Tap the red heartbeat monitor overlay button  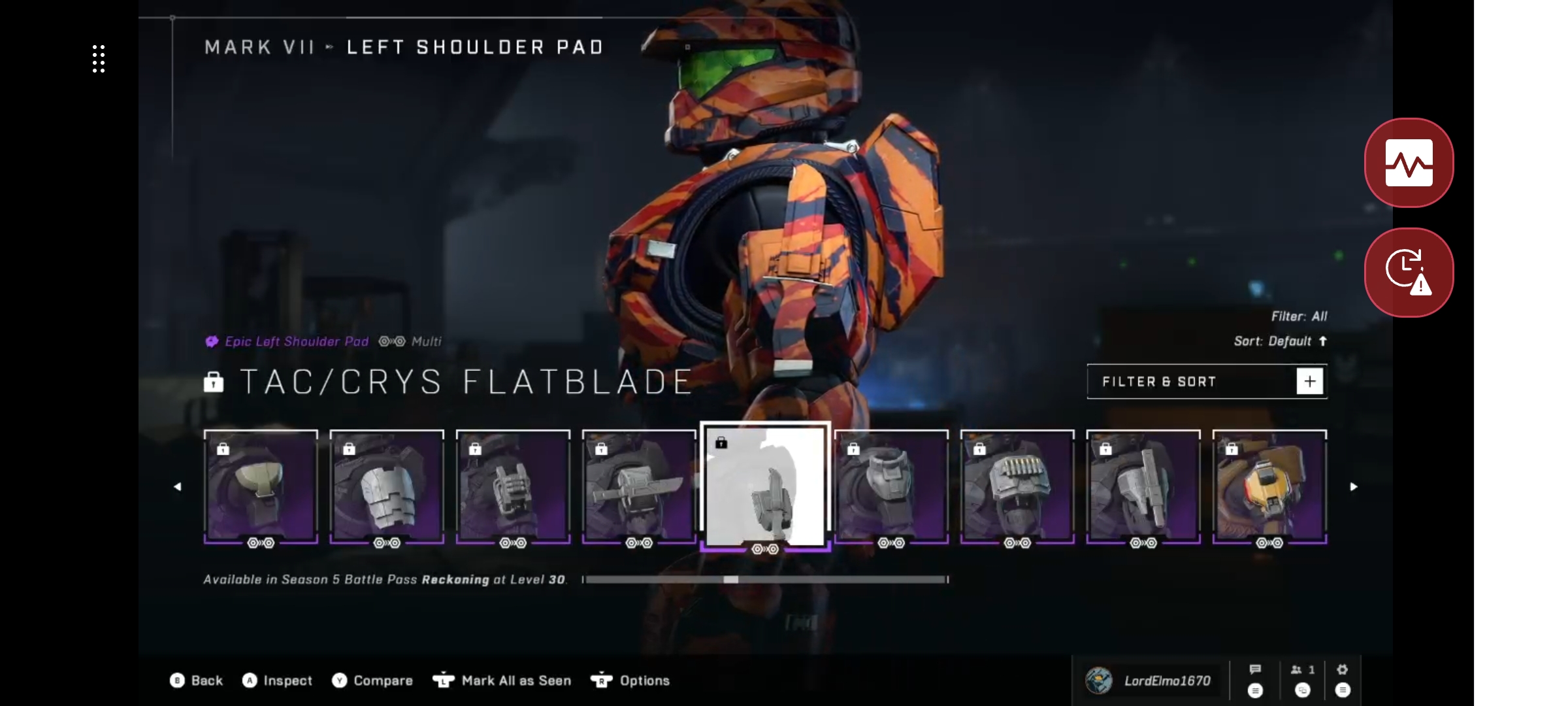click(1409, 163)
